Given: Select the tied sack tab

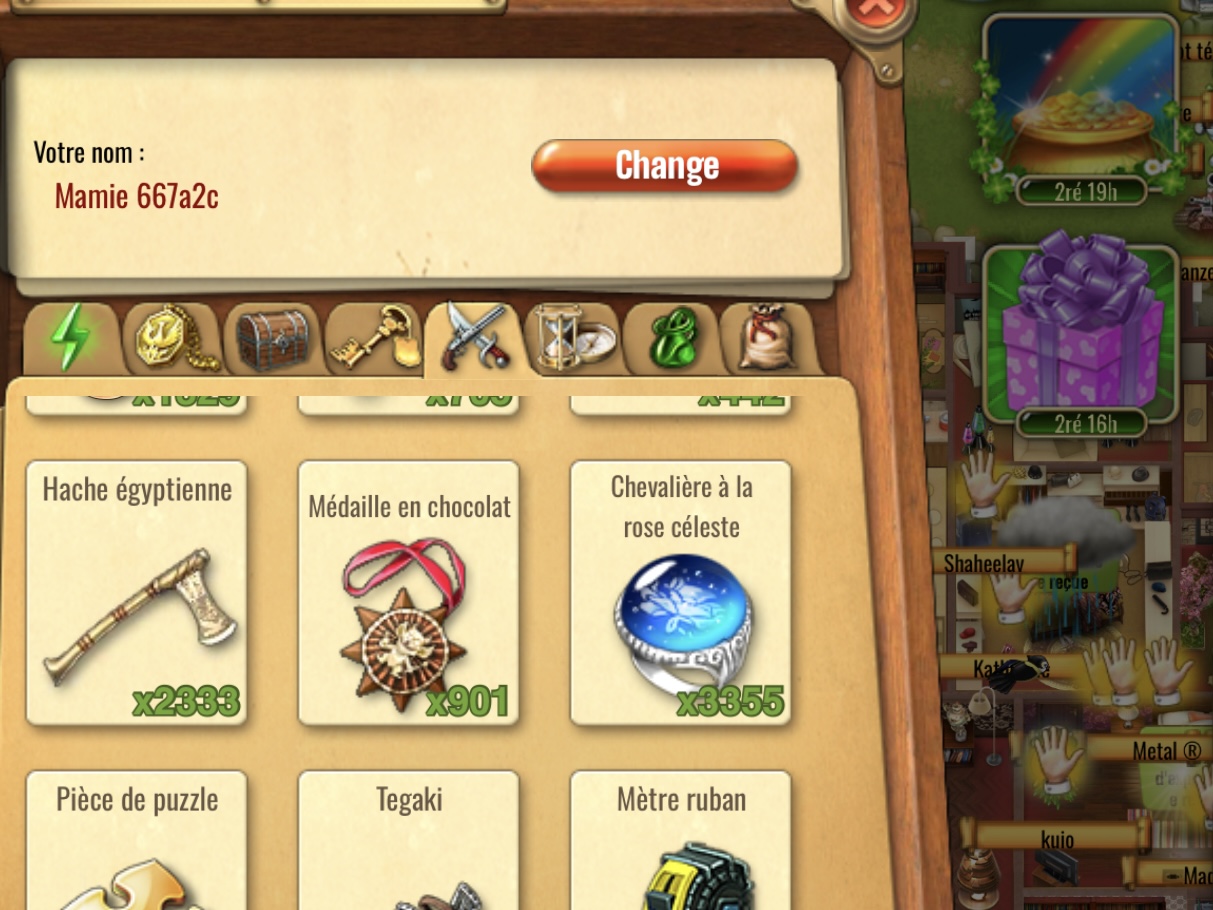Looking at the screenshot, I should [x=768, y=339].
